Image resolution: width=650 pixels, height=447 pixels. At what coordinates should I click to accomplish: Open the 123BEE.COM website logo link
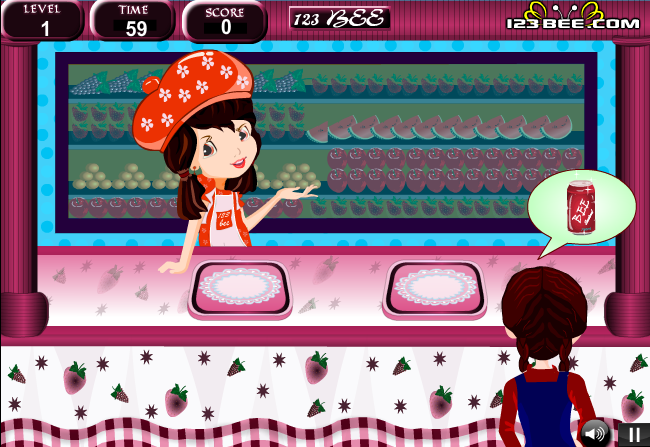coord(572,20)
